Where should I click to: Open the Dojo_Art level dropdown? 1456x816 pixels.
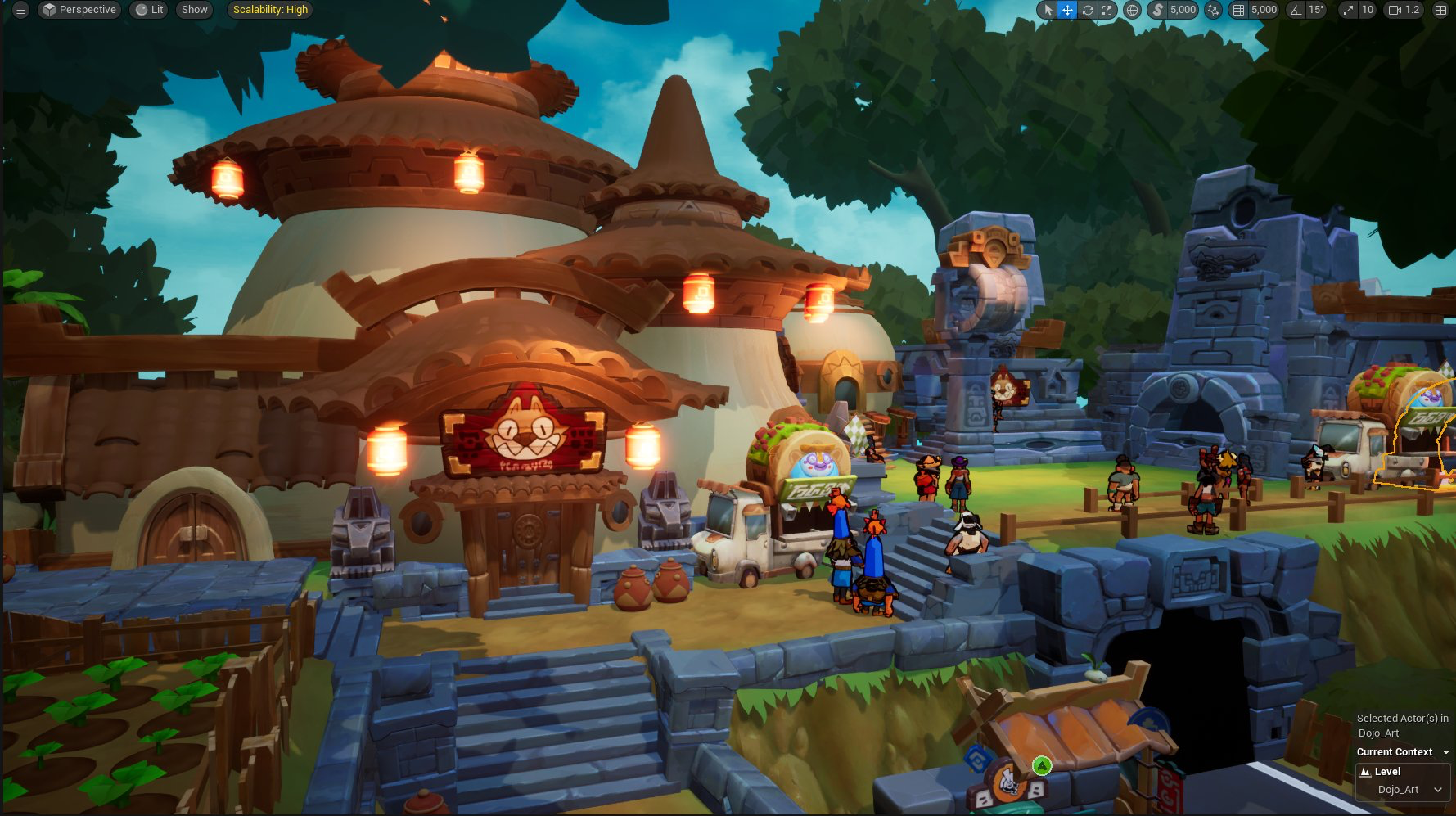click(x=1401, y=790)
